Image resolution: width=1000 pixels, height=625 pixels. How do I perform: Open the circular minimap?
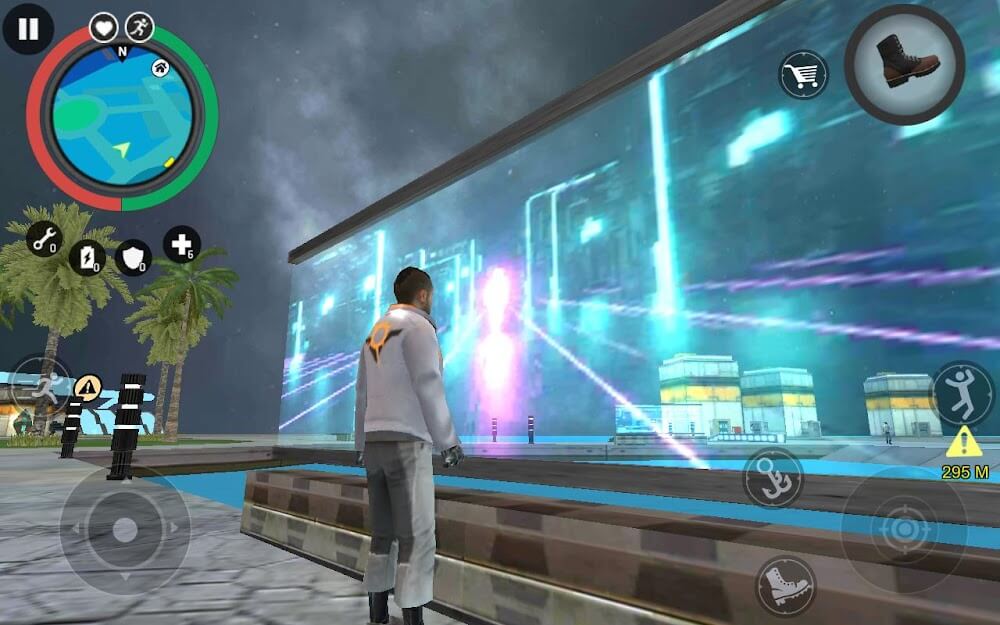tap(121, 119)
